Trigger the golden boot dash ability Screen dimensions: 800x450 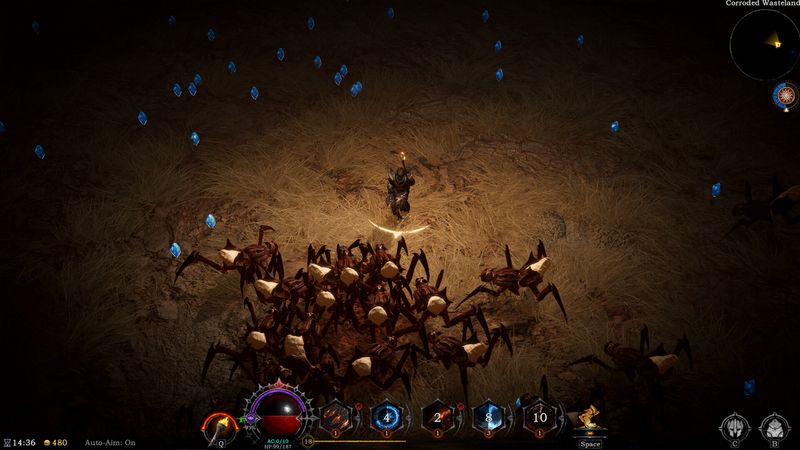[x=591, y=420]
